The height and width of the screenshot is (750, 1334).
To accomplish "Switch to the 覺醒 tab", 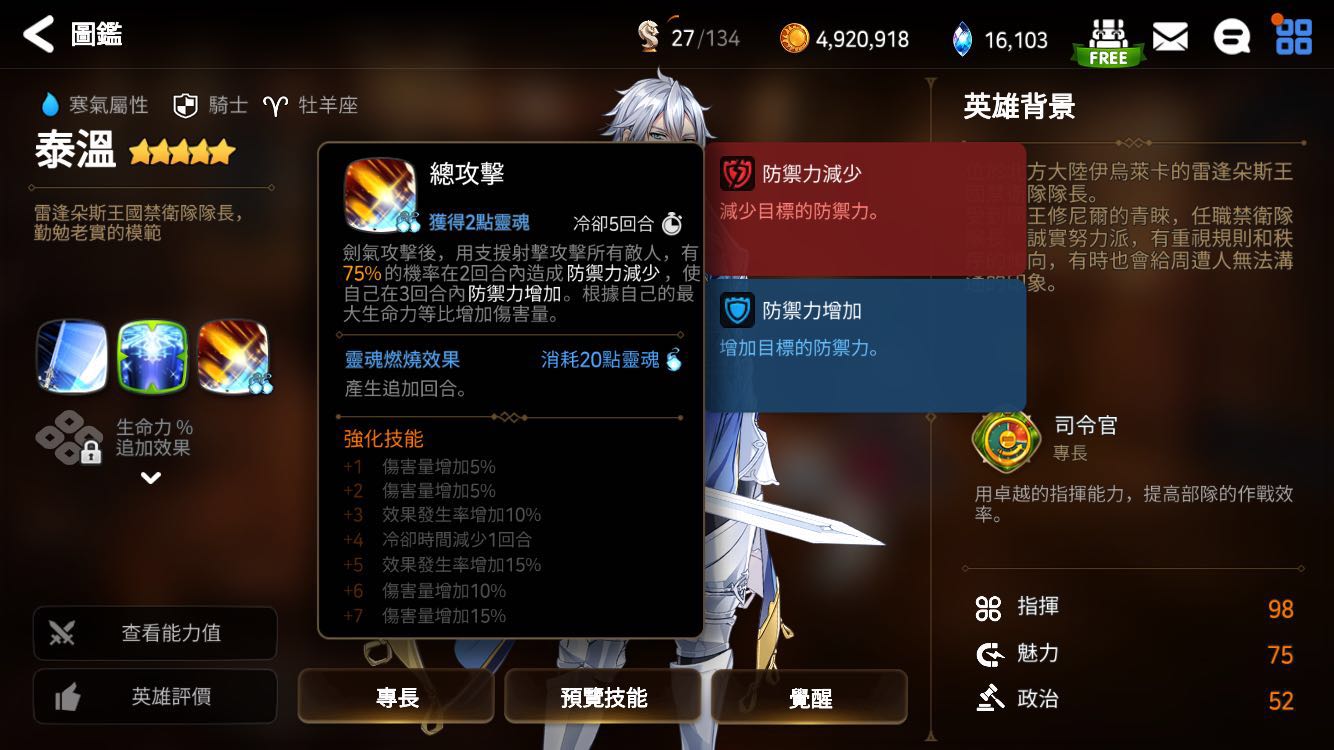I will (810, 697).
